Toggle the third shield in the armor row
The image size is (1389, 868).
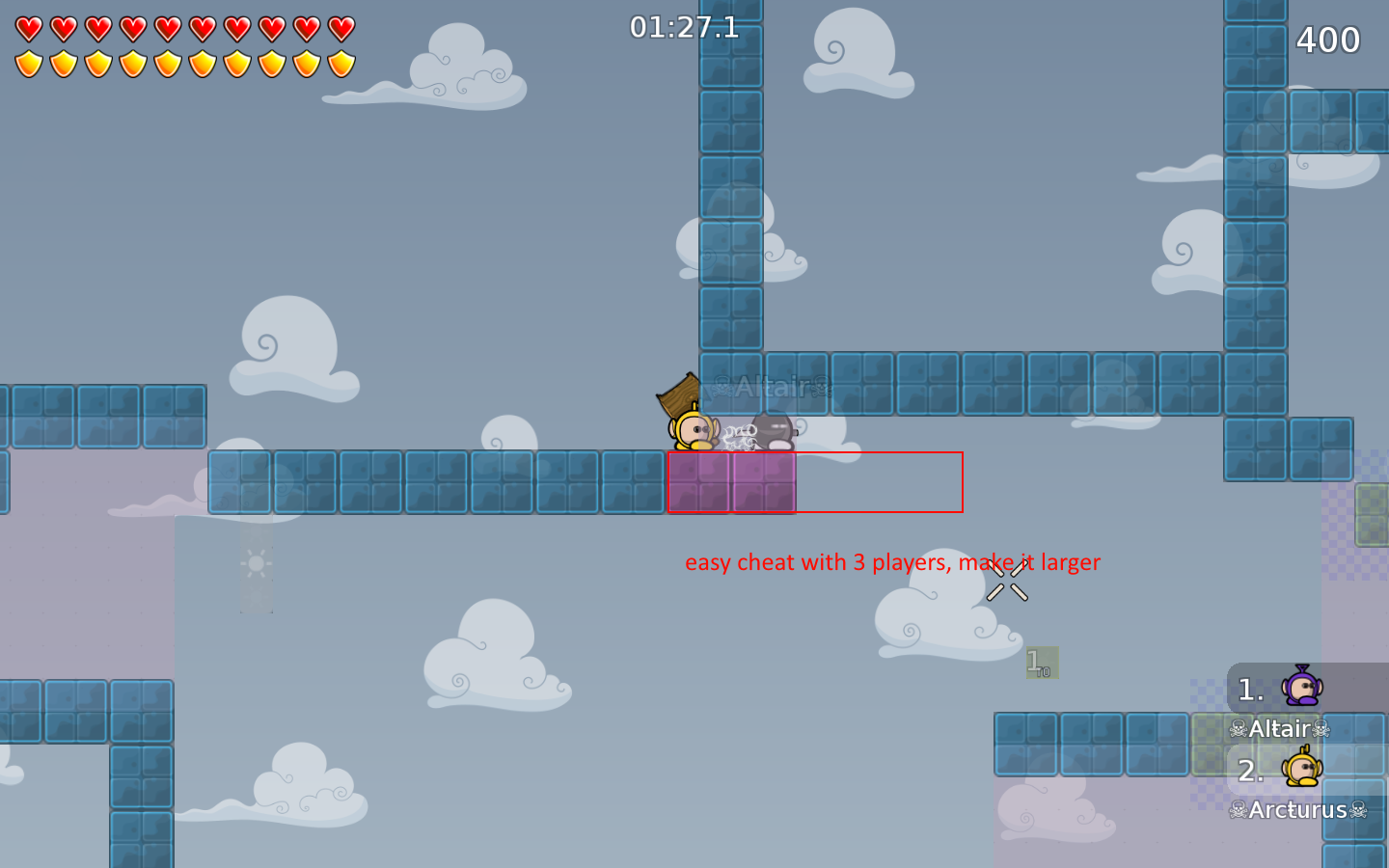98,64
